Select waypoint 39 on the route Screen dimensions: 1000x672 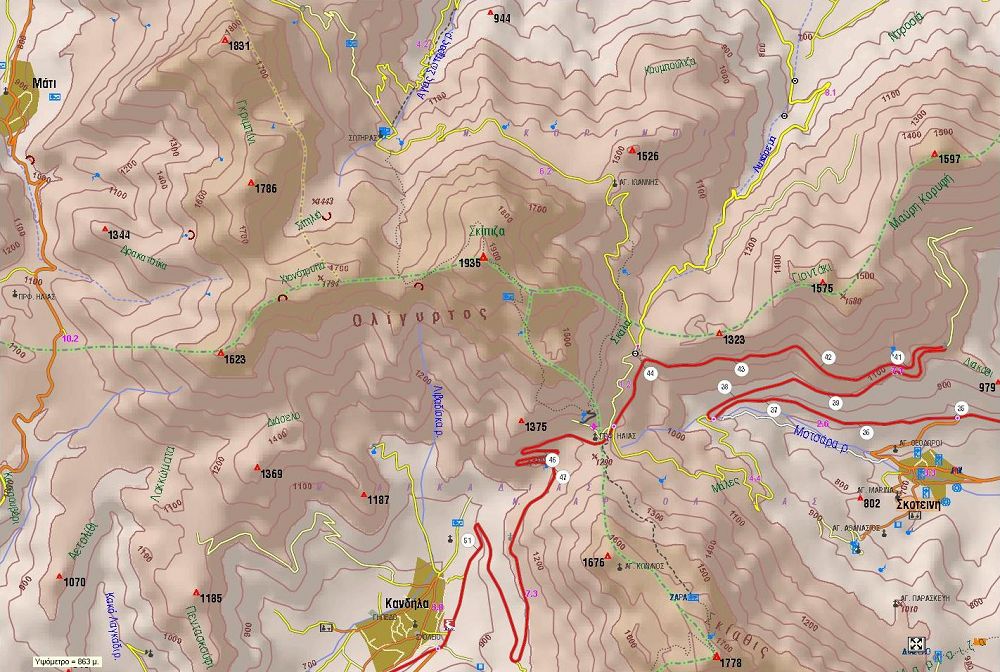[x=836, y=403]
